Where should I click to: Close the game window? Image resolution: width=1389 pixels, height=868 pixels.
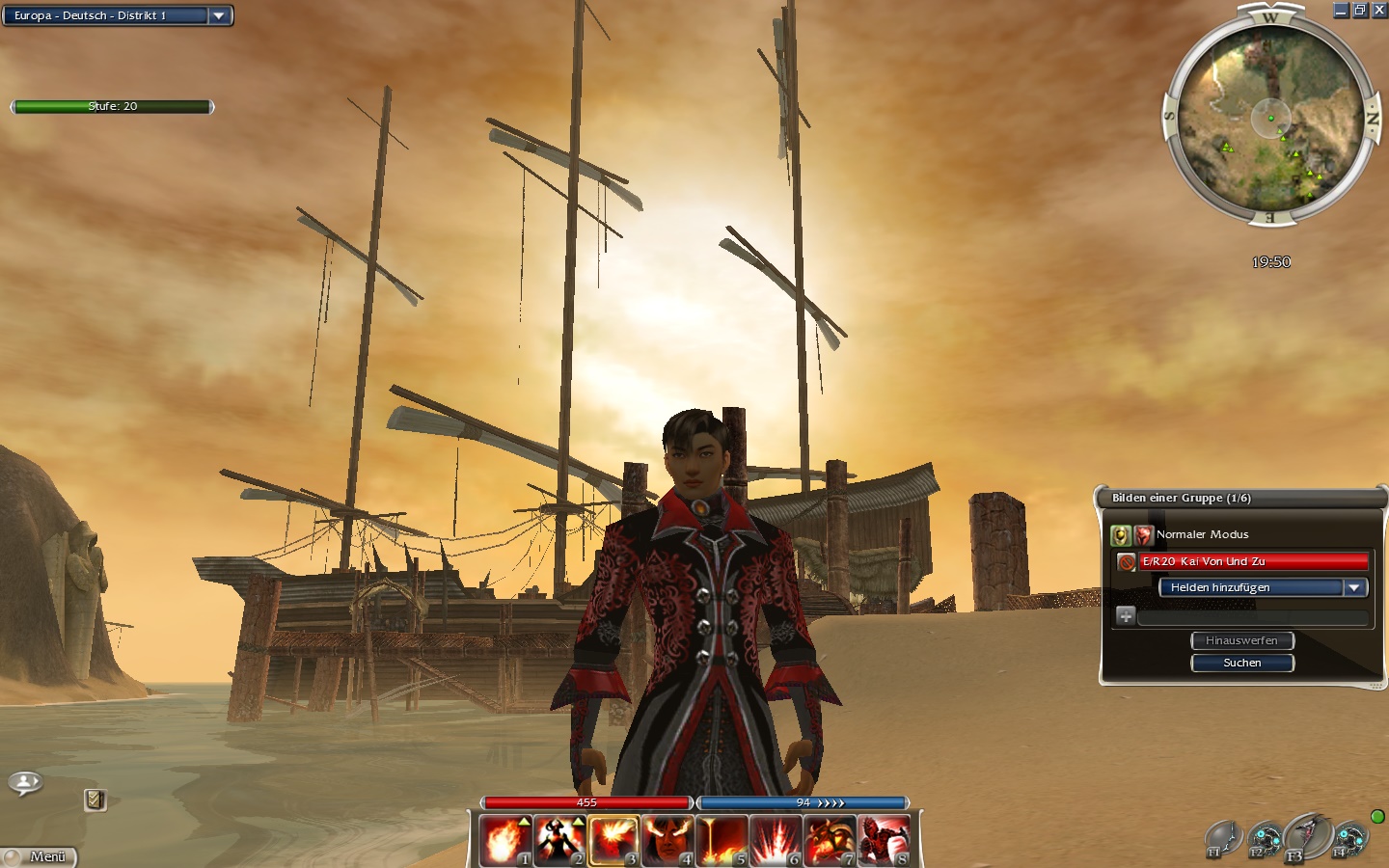[x=1378, y=11]
